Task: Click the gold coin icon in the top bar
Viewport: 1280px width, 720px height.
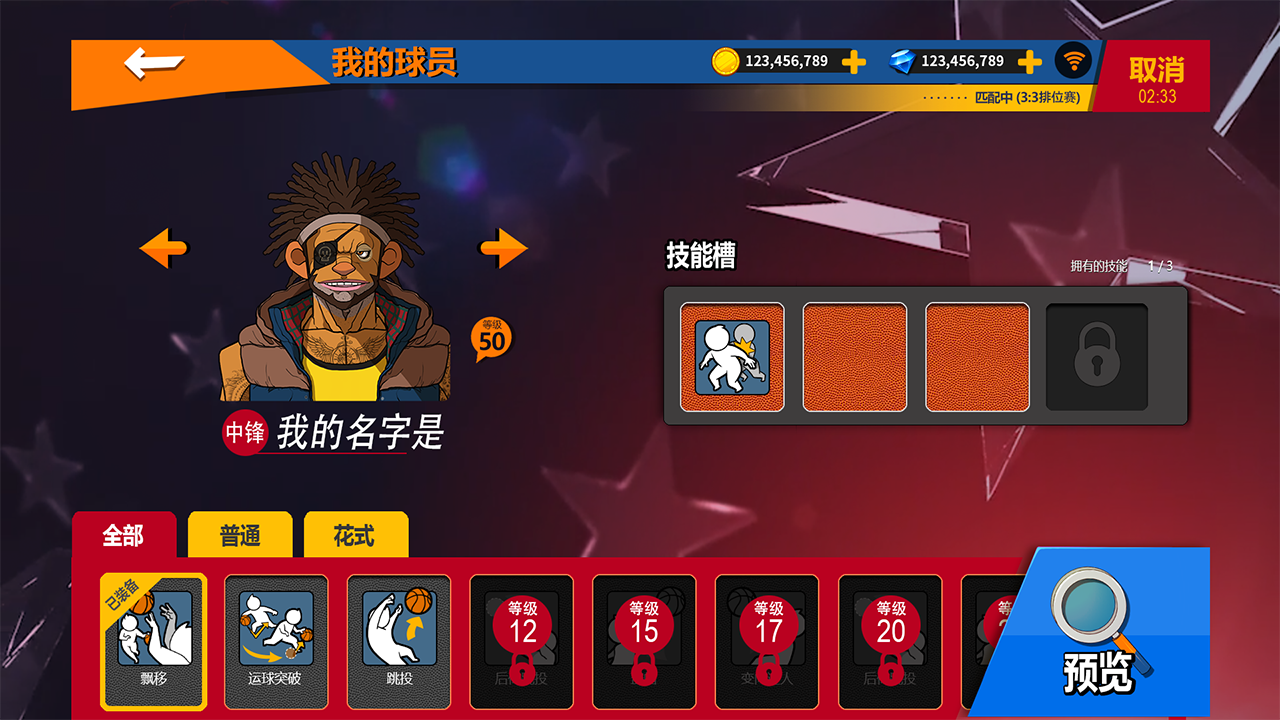Action: pyautogui.click(x=723, y=61)
